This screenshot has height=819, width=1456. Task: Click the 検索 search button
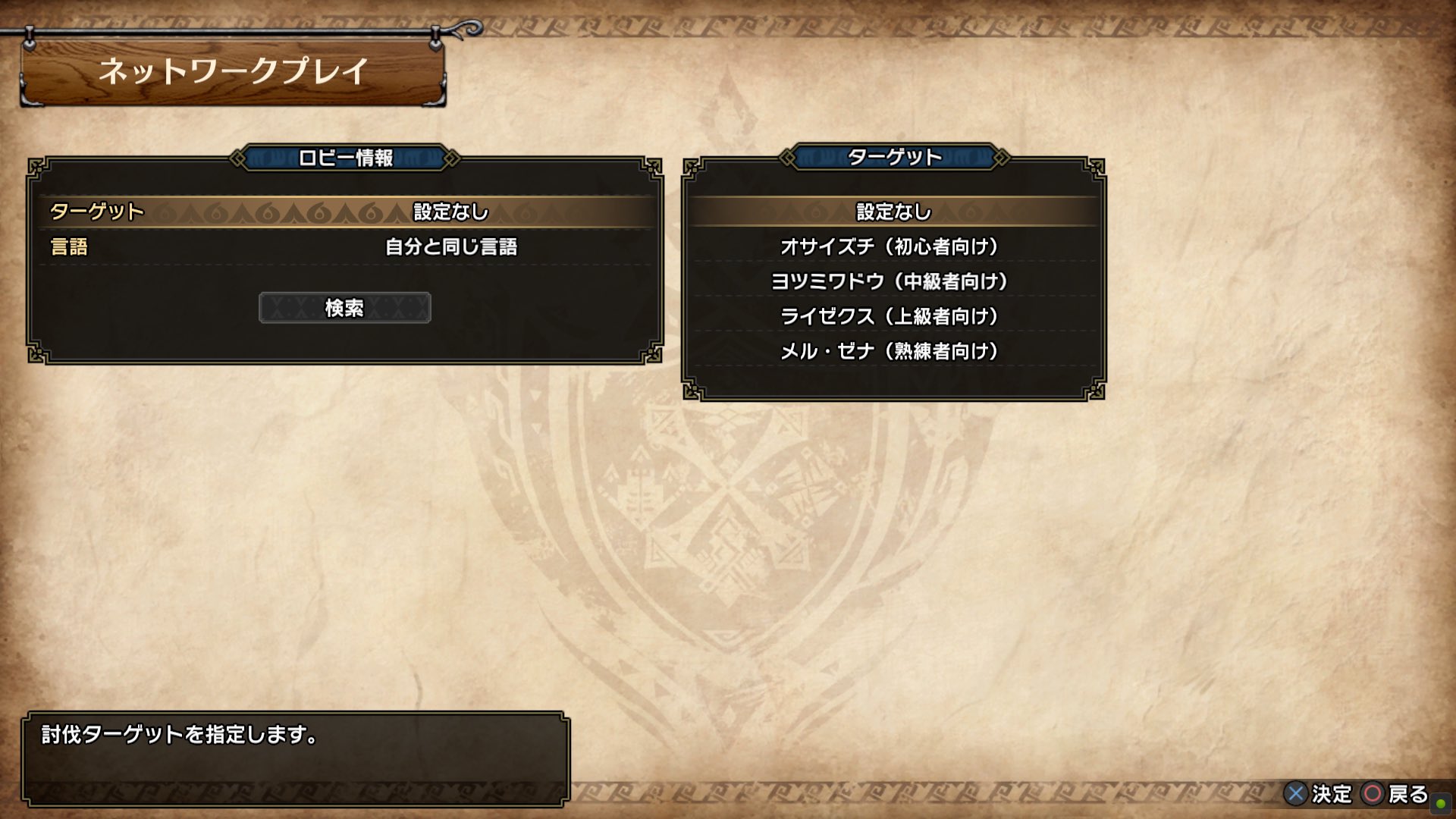point(345,308)
